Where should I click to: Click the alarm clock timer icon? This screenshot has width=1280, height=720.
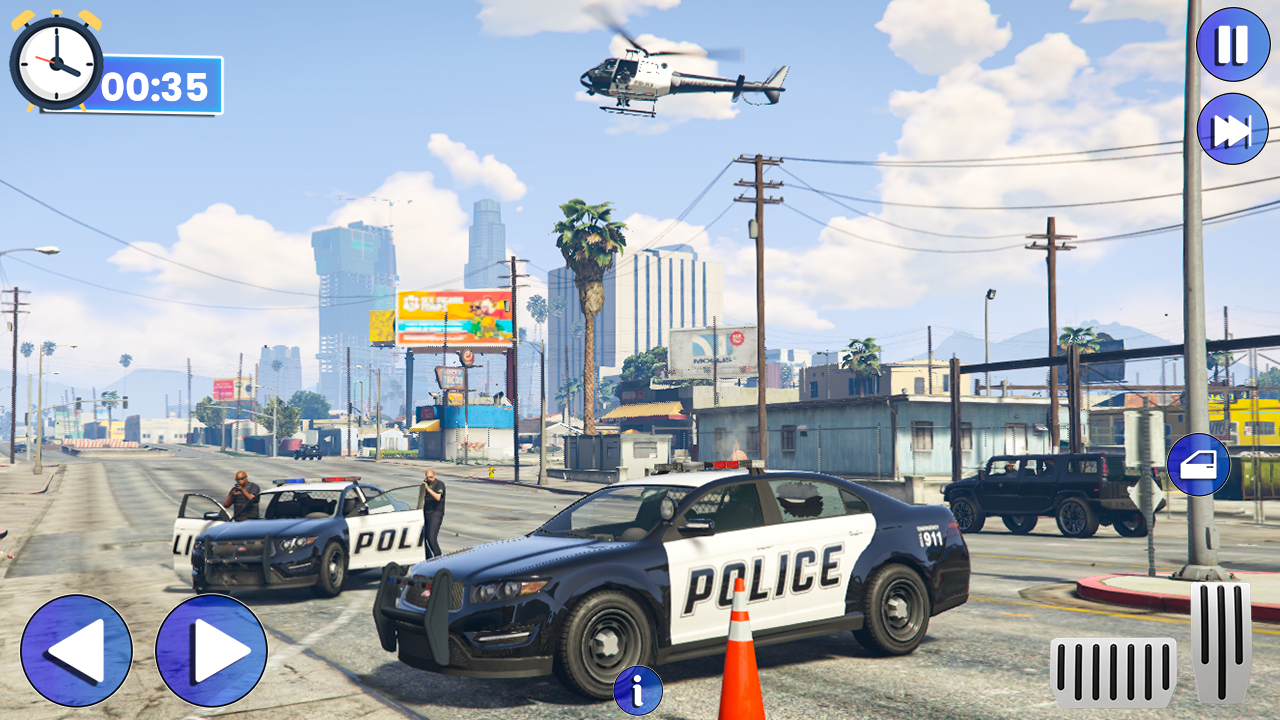coord(55,63)
